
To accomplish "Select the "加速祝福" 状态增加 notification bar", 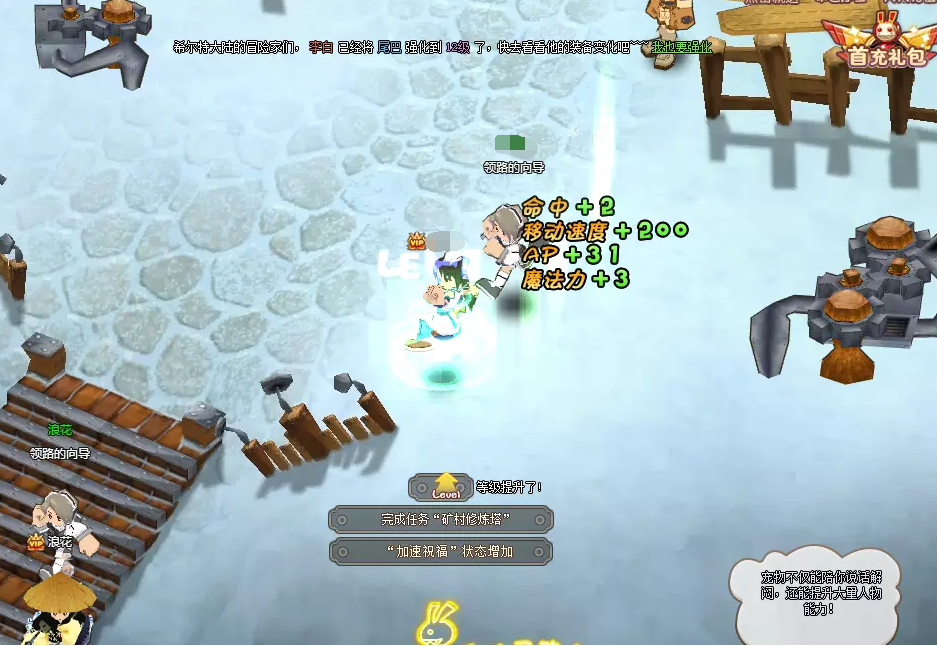I will coord(441,552).
